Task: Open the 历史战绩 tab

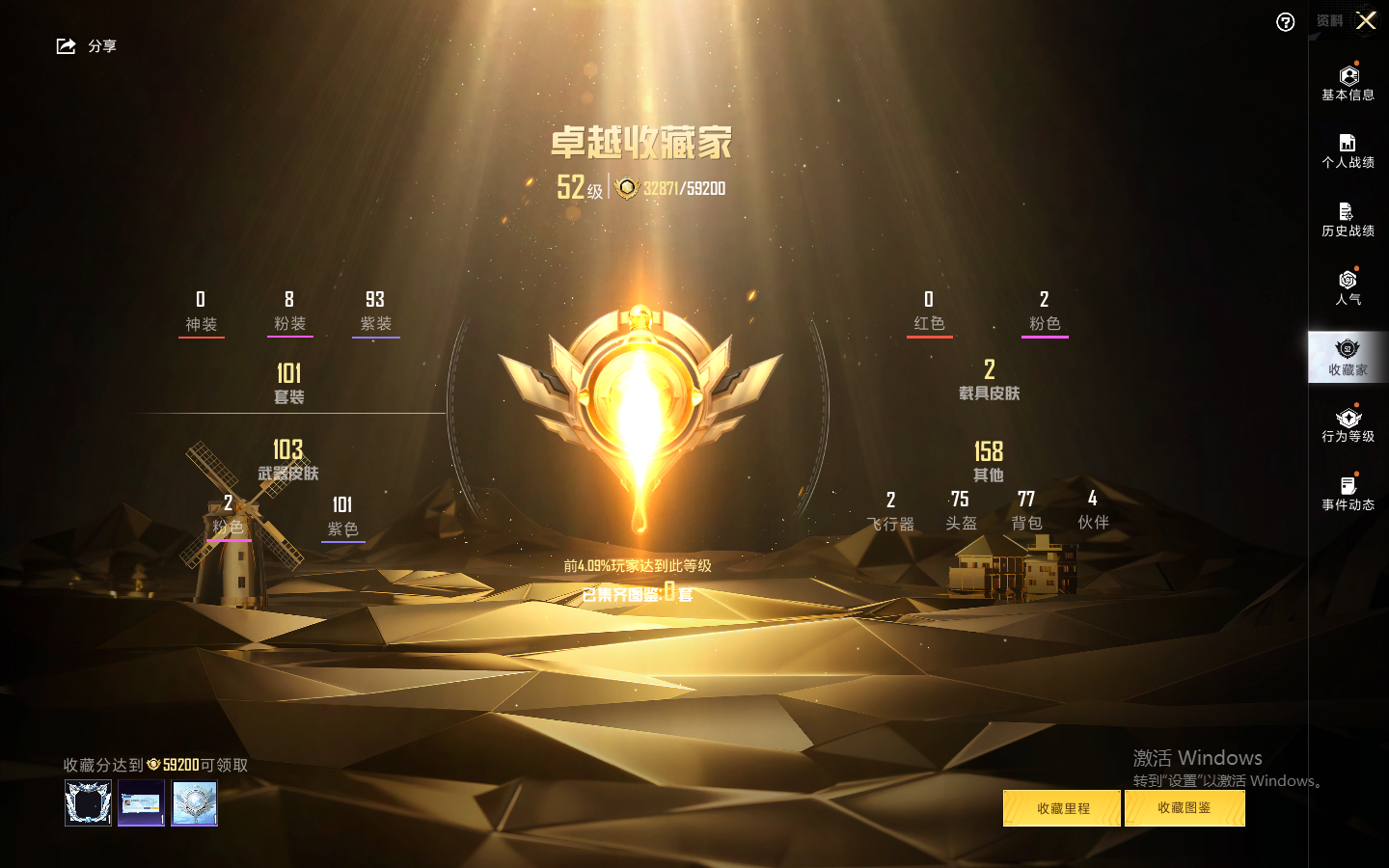Action: coord(1348,220)
